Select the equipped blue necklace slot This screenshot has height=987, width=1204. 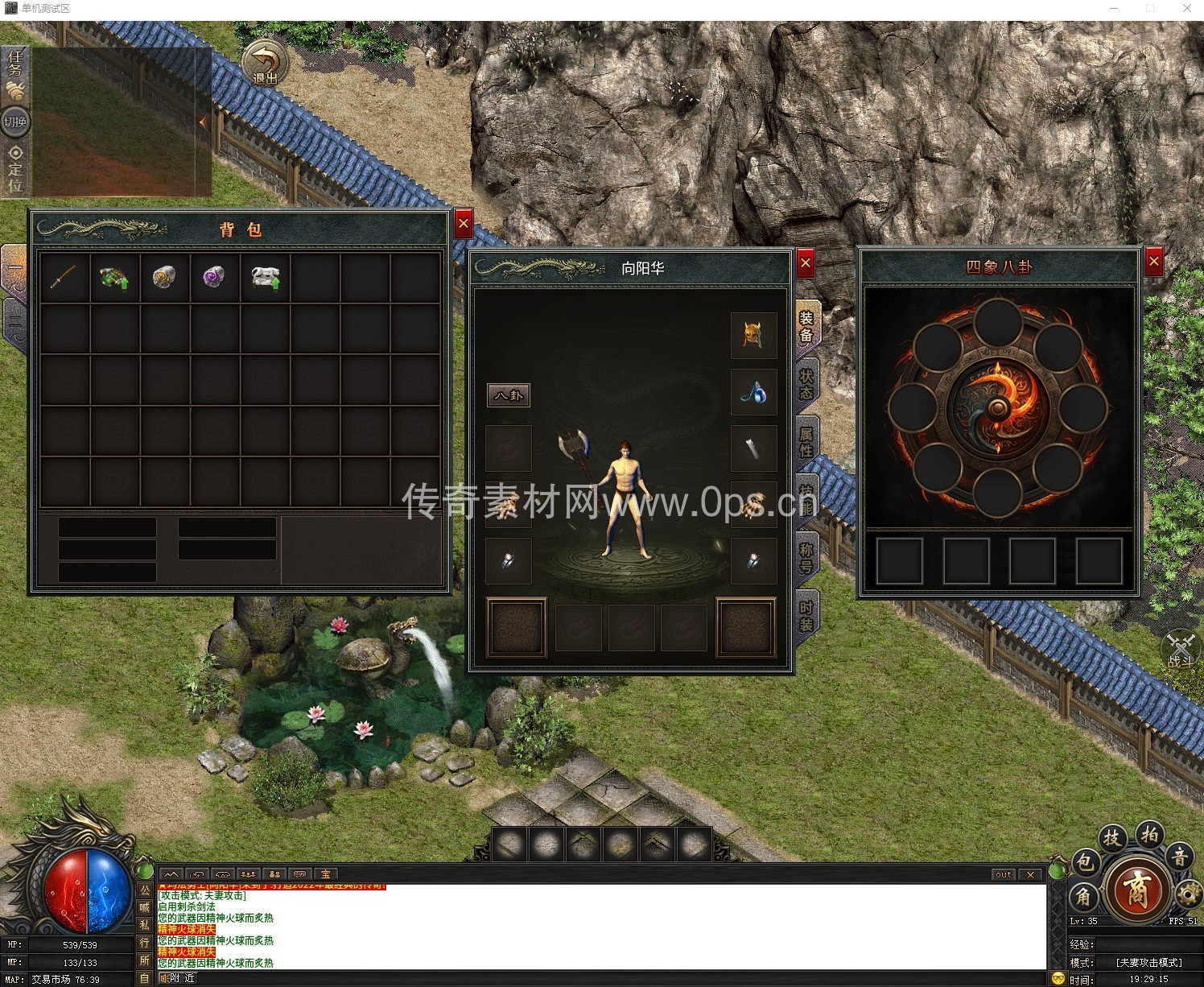coord(753,392)
